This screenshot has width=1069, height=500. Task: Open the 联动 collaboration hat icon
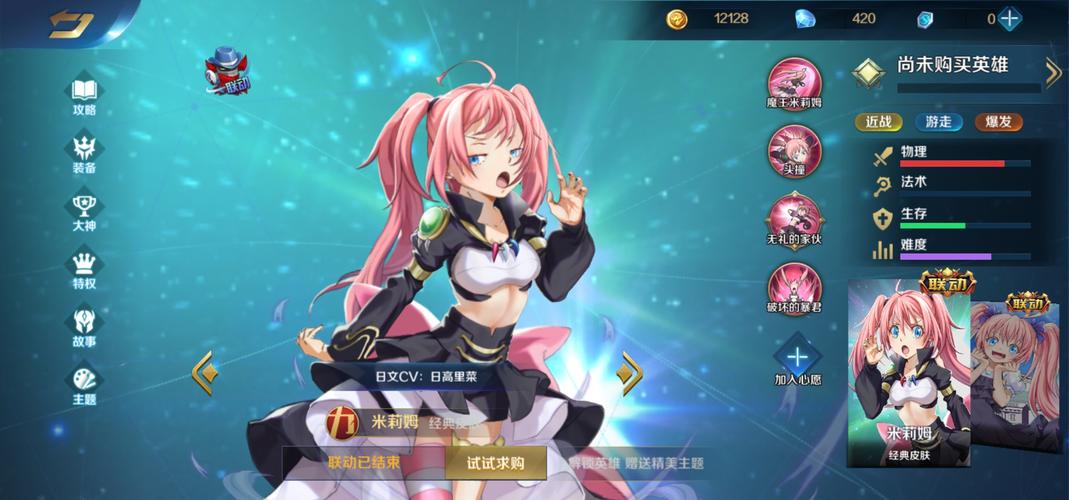coord(227,71)
